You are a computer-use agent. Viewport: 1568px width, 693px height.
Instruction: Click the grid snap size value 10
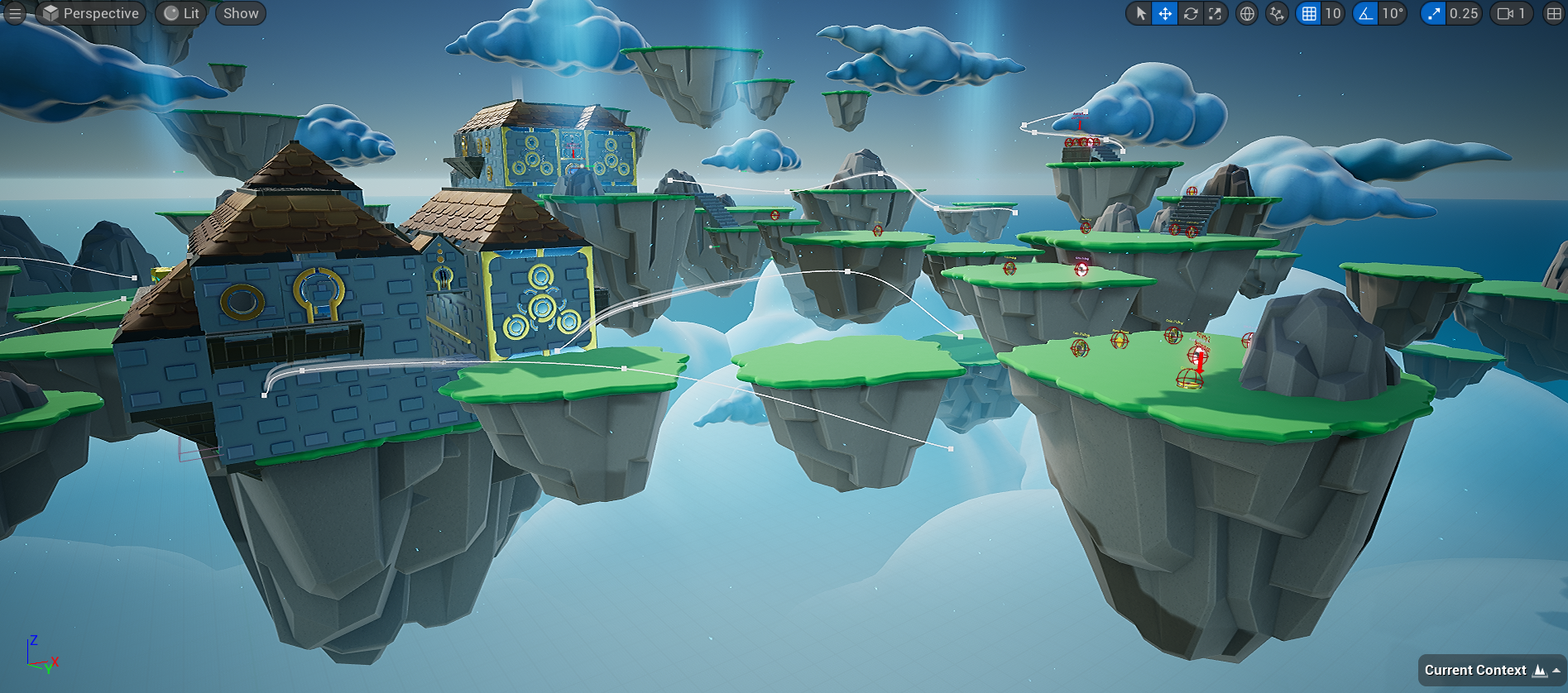pyautogui.click(x=1335, y=13)
